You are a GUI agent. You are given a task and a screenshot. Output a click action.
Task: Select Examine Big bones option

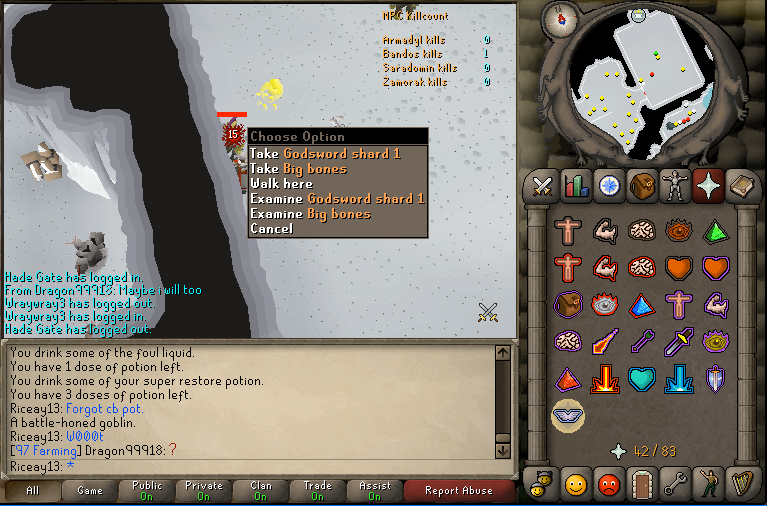pos(310,214)
